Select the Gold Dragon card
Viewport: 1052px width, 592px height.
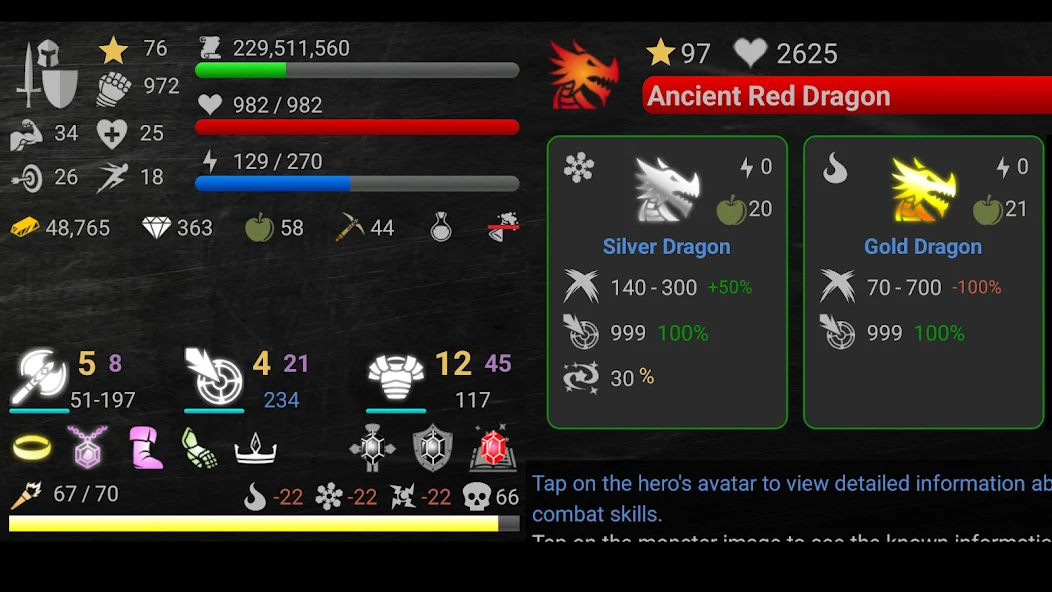click(x=923, y=282)
